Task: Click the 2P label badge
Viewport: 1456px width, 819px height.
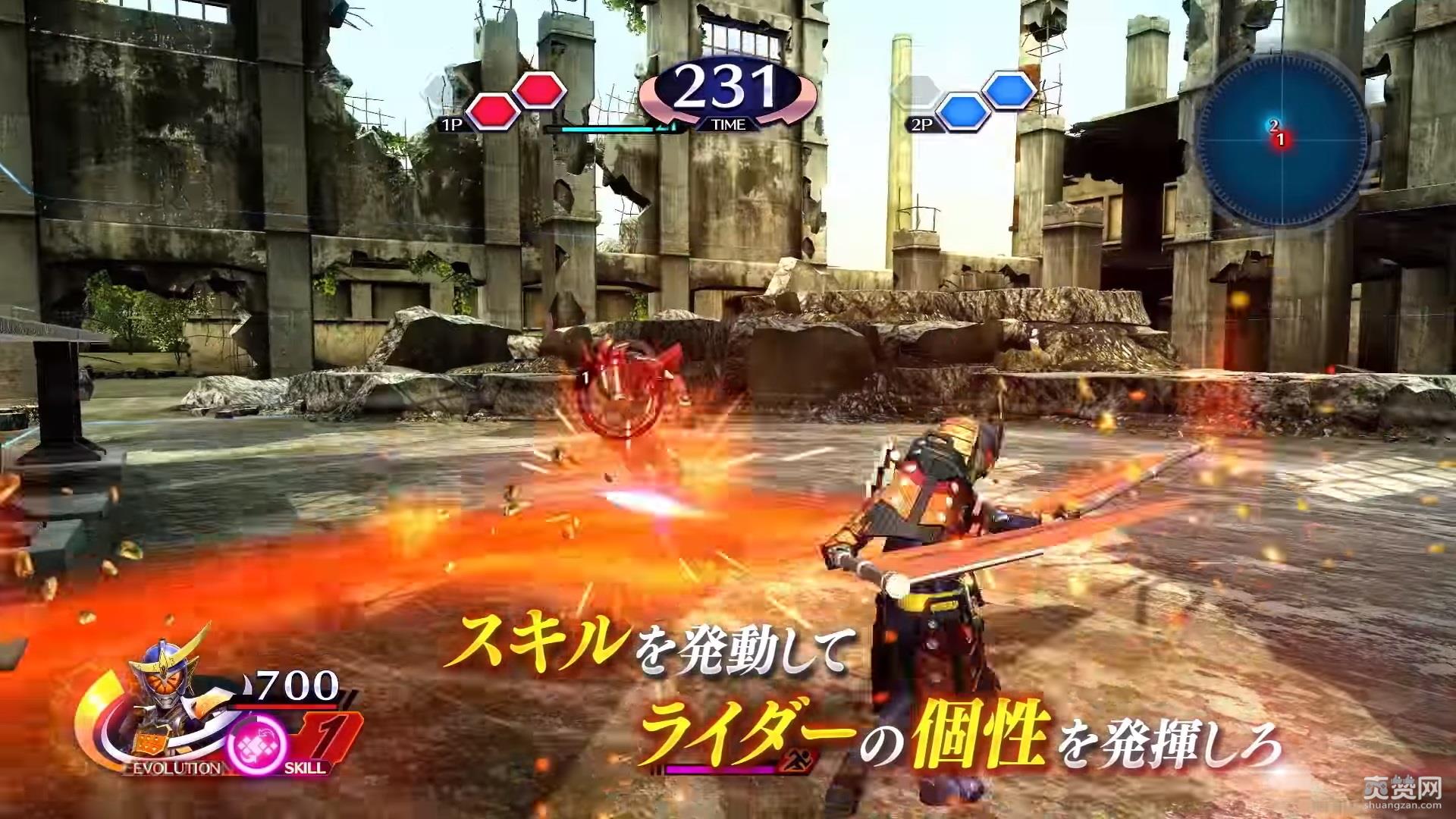Action: click(x=922, y=123)
